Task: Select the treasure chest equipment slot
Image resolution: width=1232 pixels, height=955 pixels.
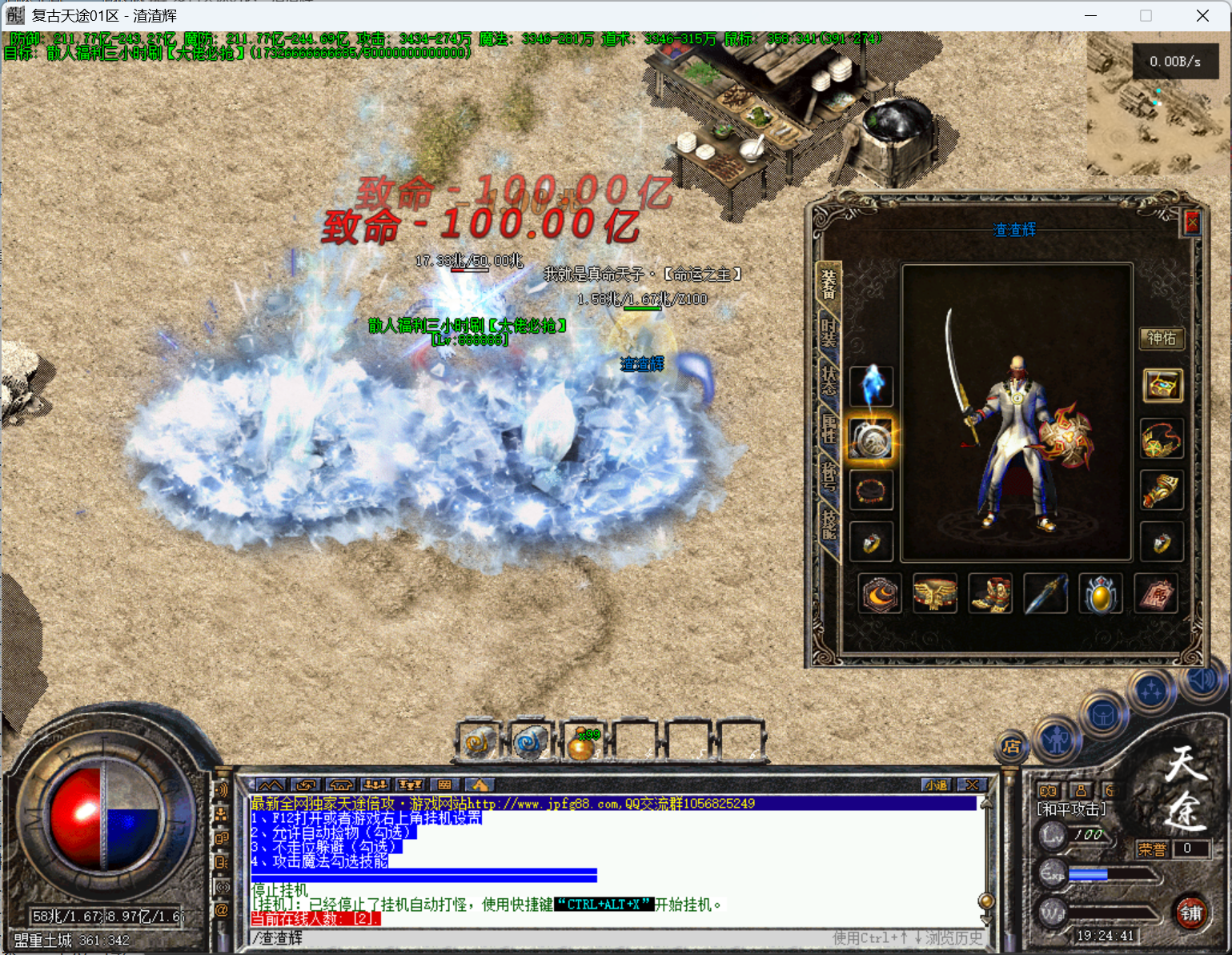Action: tap(1162, 387)
